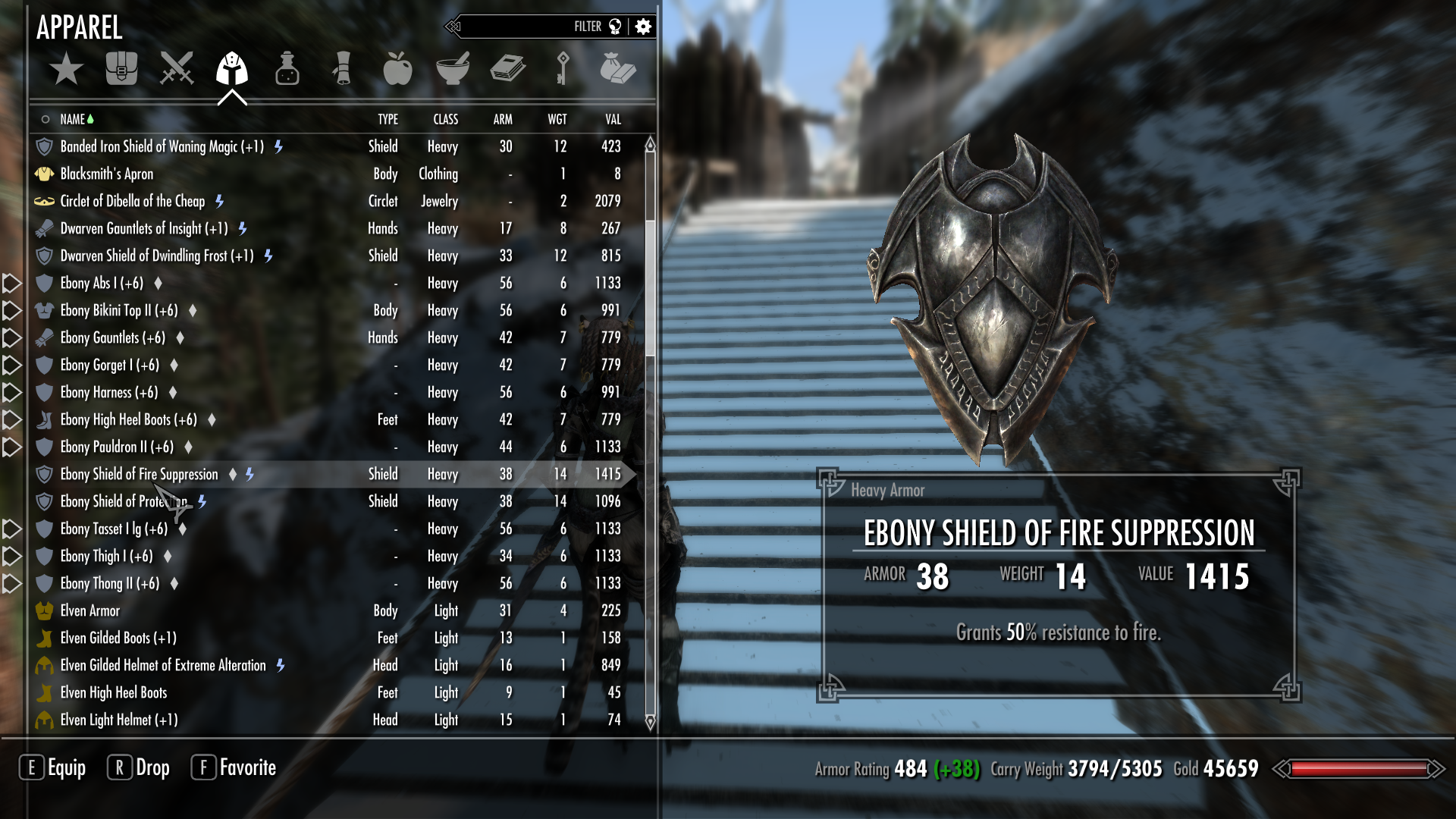The image size is (1456, 819).
Task: Open the Weapons crossed-swords category
Action: point(177,69)
